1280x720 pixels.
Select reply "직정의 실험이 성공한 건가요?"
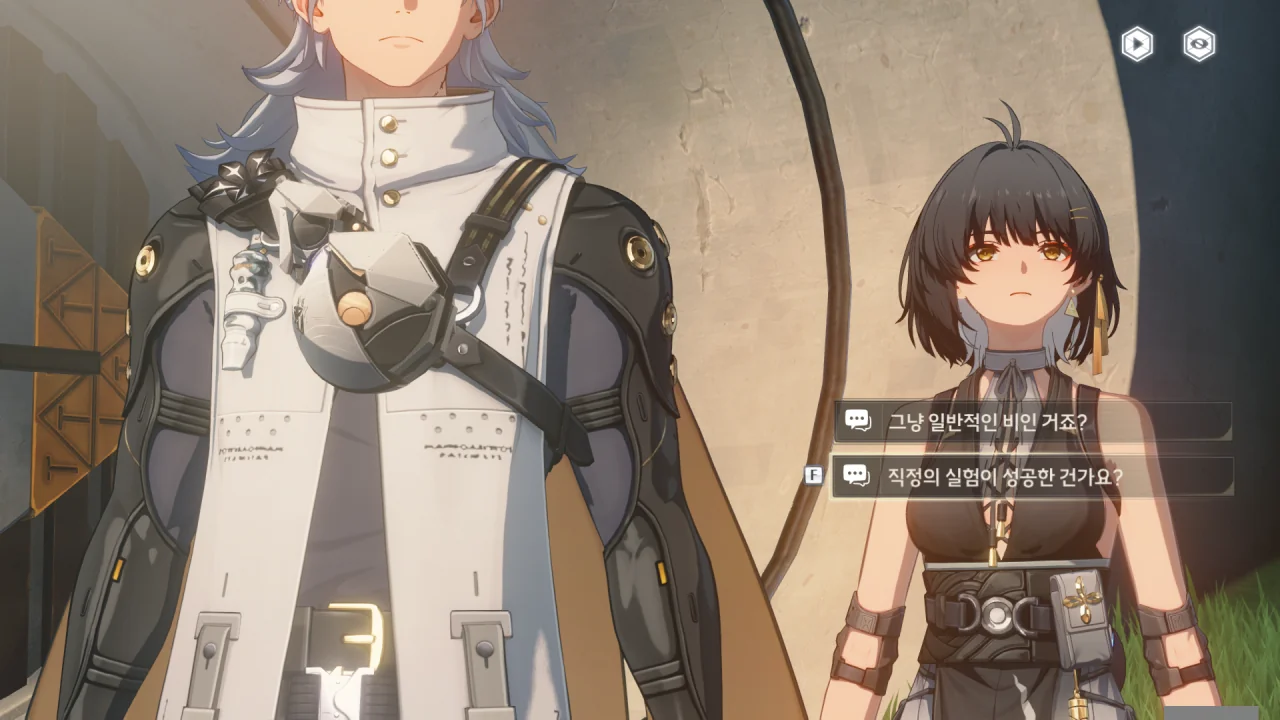click(1031, 476)
